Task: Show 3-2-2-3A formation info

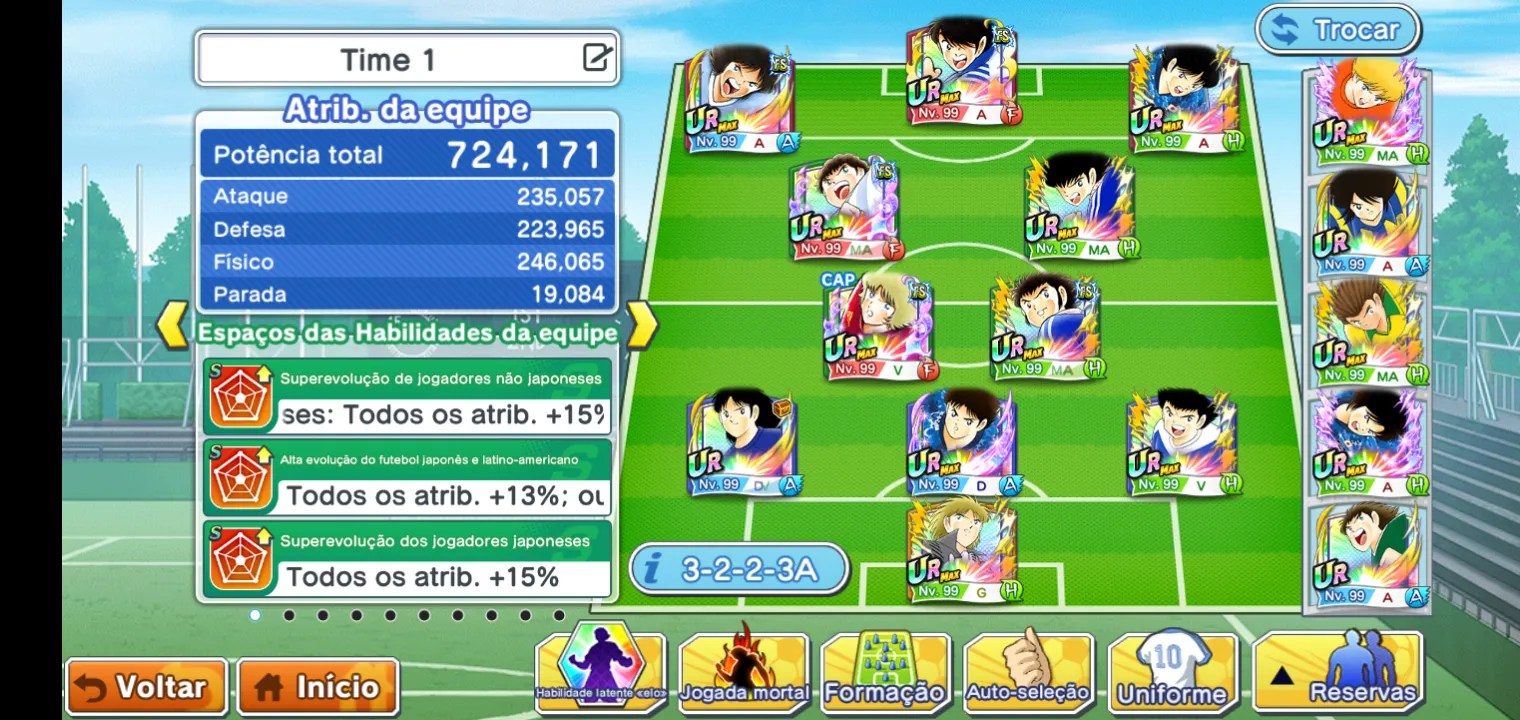Action: click(739, 570)
